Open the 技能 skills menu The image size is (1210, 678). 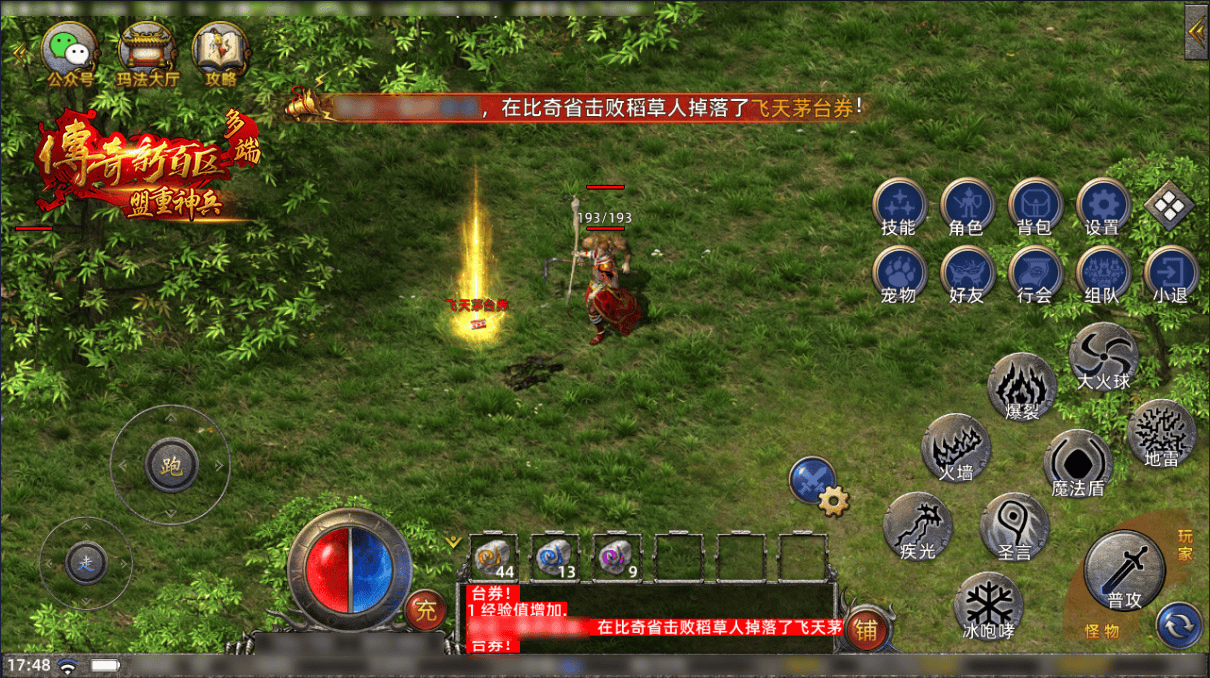[898, 205]
